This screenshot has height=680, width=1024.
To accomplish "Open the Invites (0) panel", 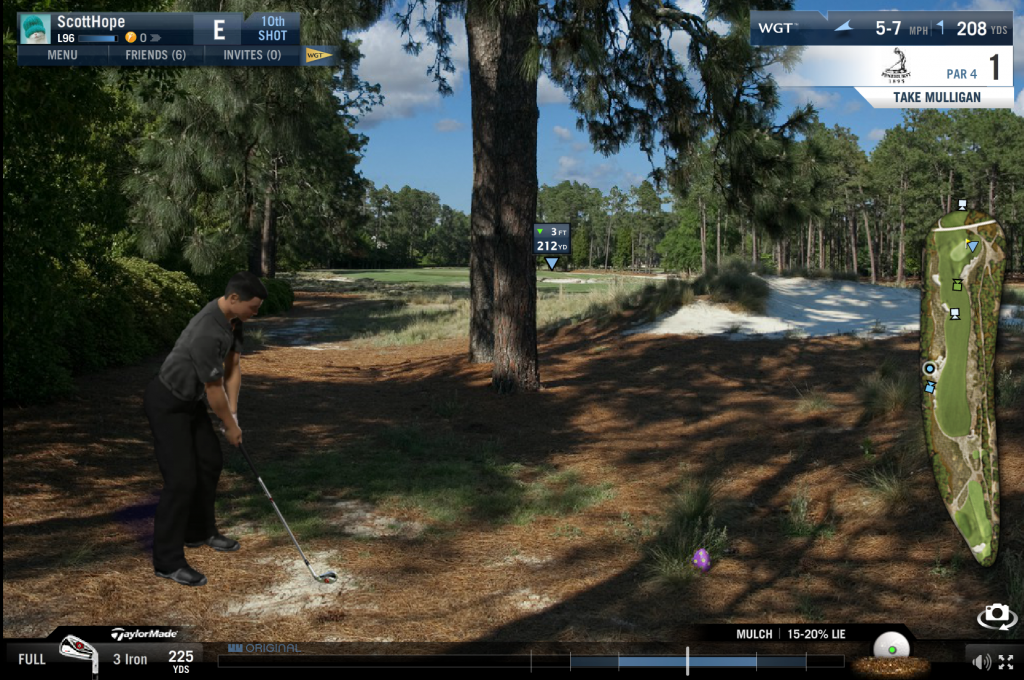I will [251, 55].
